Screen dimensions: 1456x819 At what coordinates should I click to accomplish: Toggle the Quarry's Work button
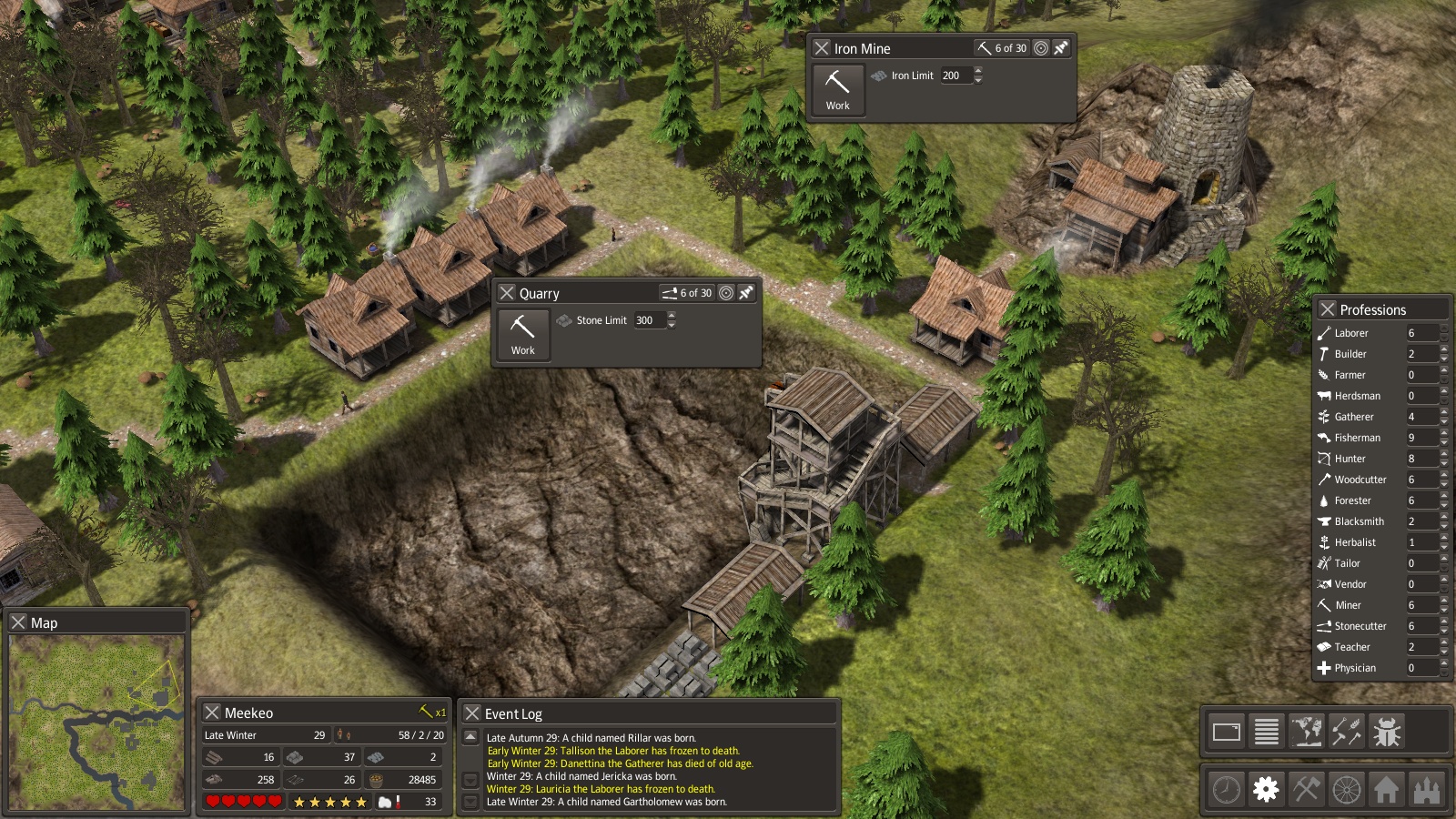click(x=523, y=335)
